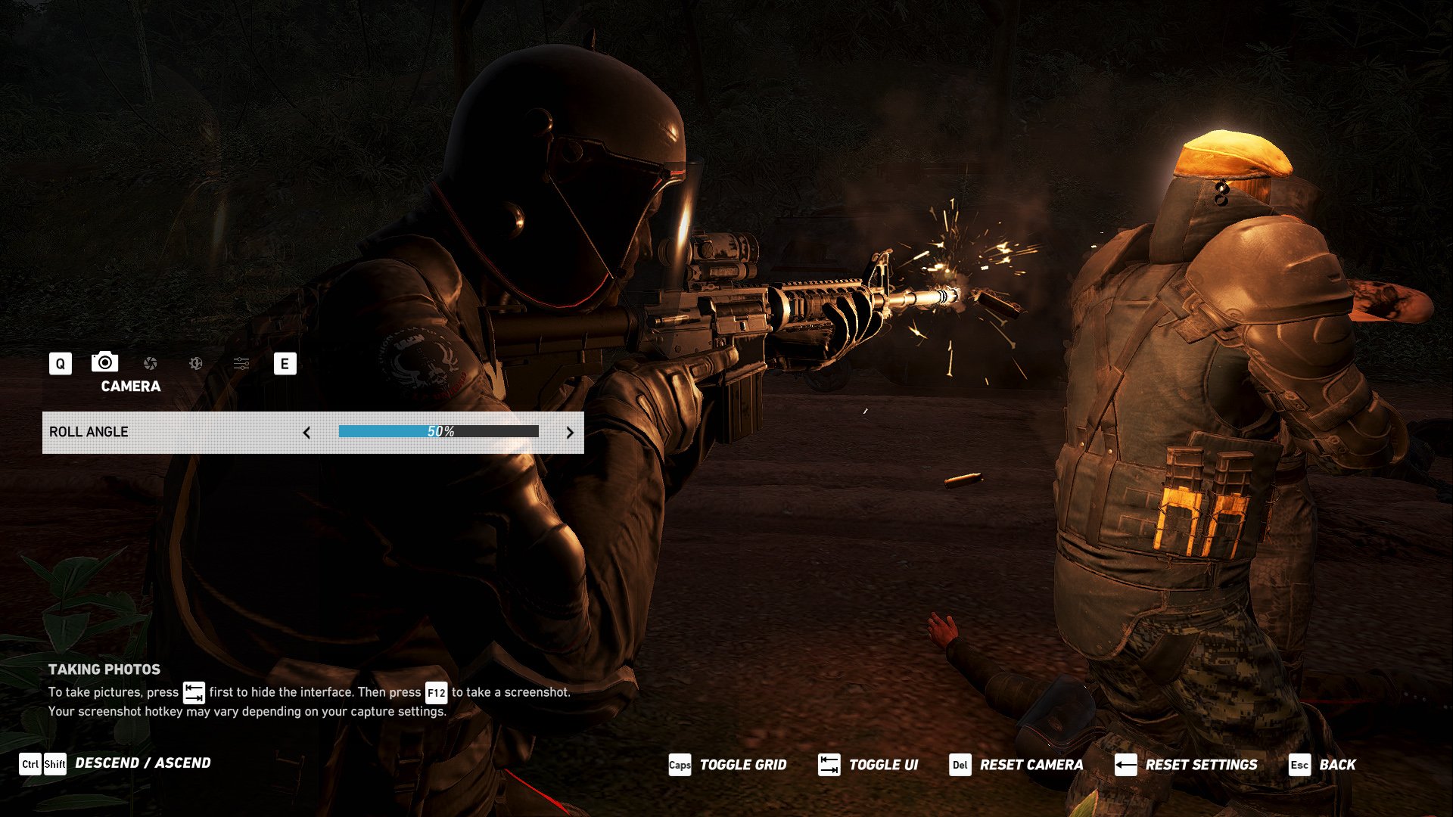Image resolution: width=1456 pixels, height=817 pixels.
Task: Switch to the aperture shutter tab
Action: pyautogui.click(x=151, y=364)
